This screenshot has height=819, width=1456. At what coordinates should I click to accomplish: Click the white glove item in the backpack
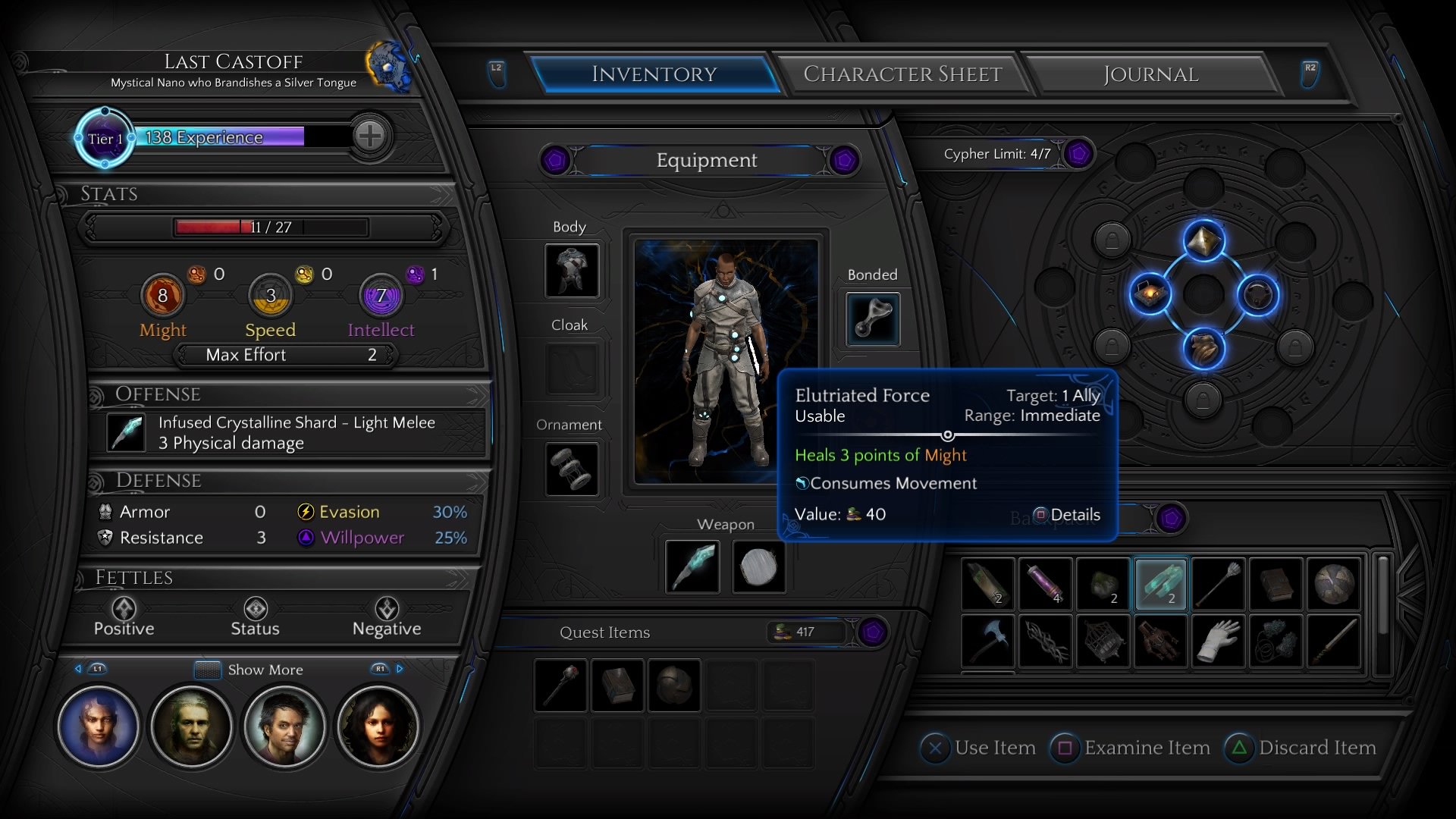coord(1218,641)
